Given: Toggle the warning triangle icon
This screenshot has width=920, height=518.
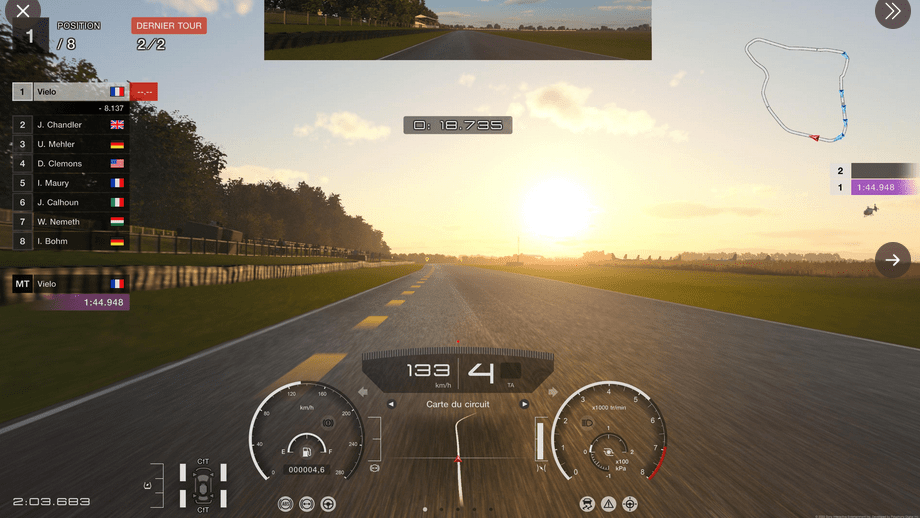Looking at the screenshot, I should click(608, 504).
